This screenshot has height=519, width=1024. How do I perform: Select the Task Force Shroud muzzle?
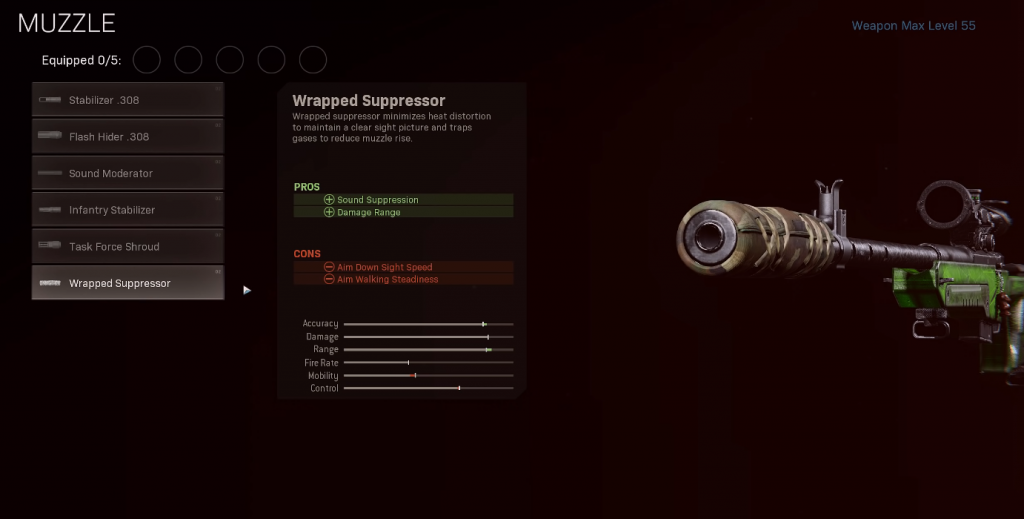(127, 247)
